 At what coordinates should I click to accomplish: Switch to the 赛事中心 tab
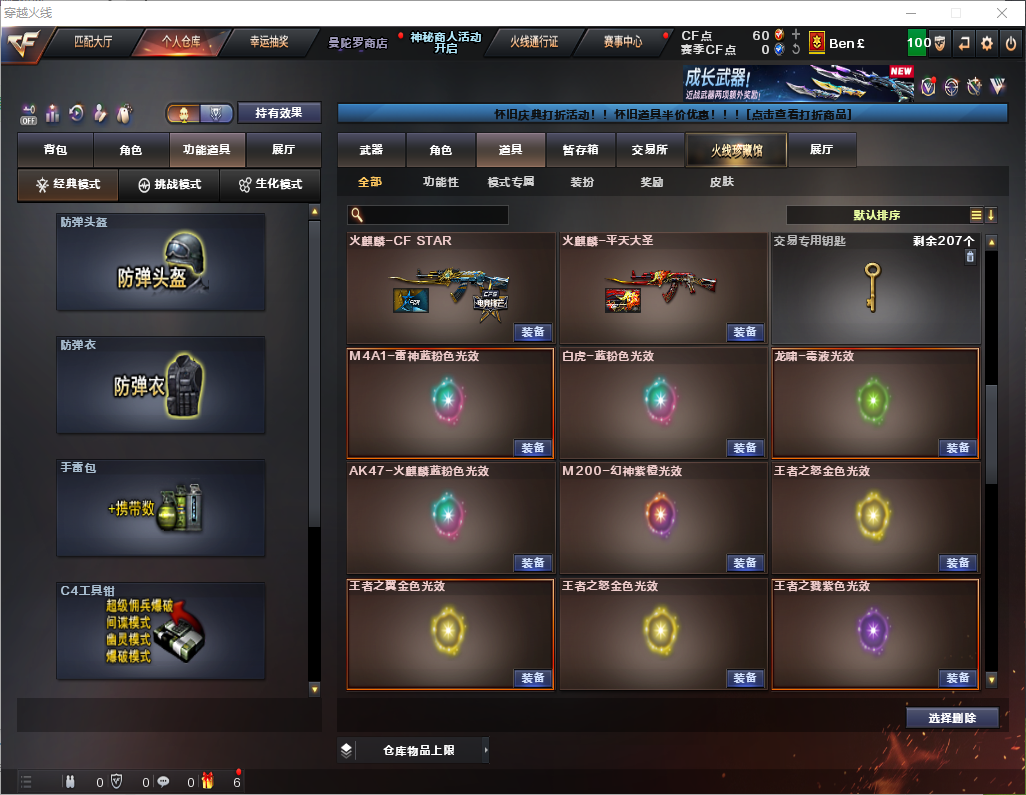coord(622,42)
